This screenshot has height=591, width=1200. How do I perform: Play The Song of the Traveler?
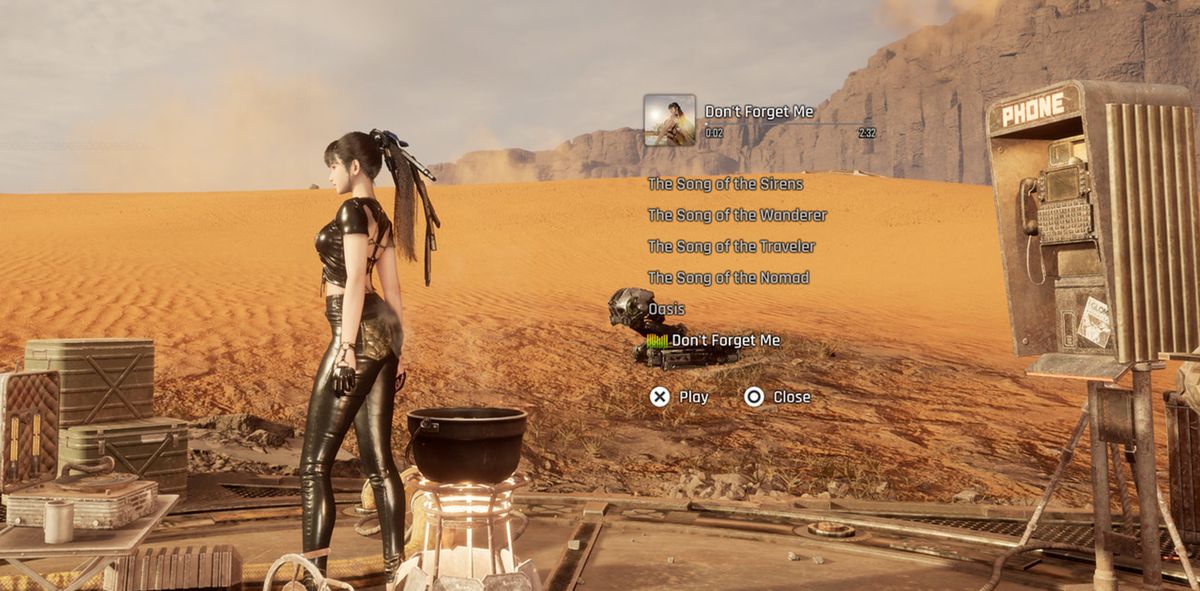point(731,246)
